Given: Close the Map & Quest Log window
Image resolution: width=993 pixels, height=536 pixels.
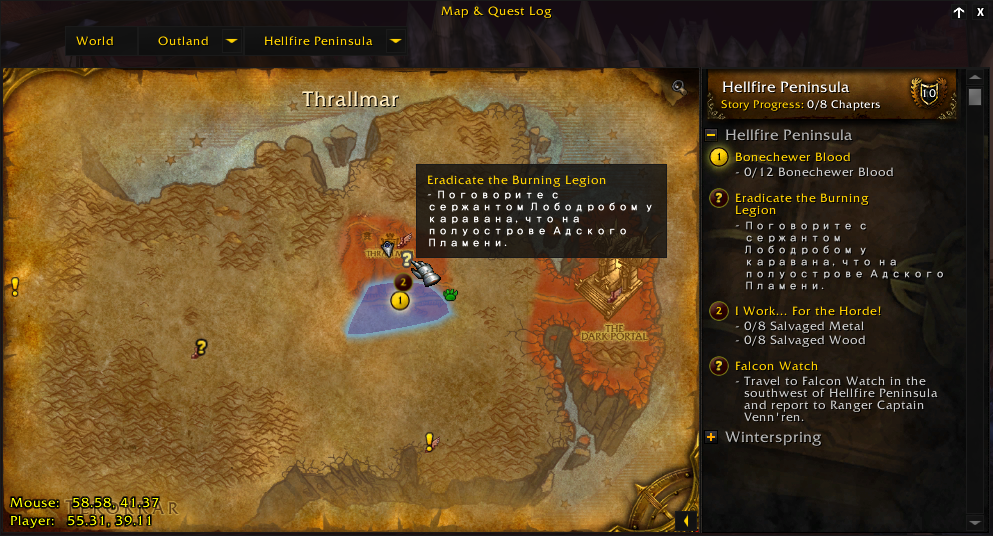Looking at the screenshot, I should pos(980,12).
